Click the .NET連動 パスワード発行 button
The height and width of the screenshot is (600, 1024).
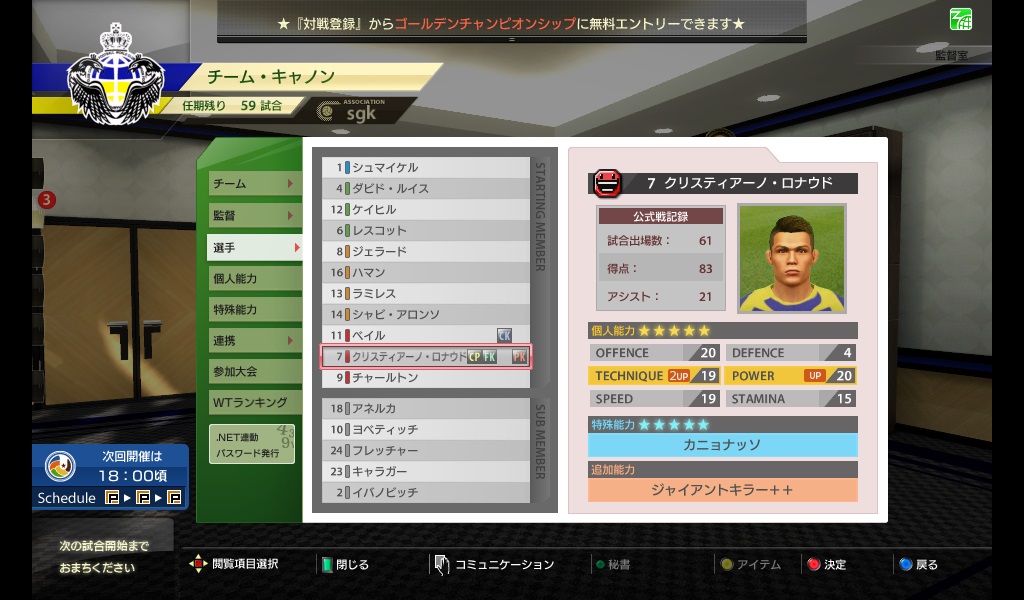[252, 445]
